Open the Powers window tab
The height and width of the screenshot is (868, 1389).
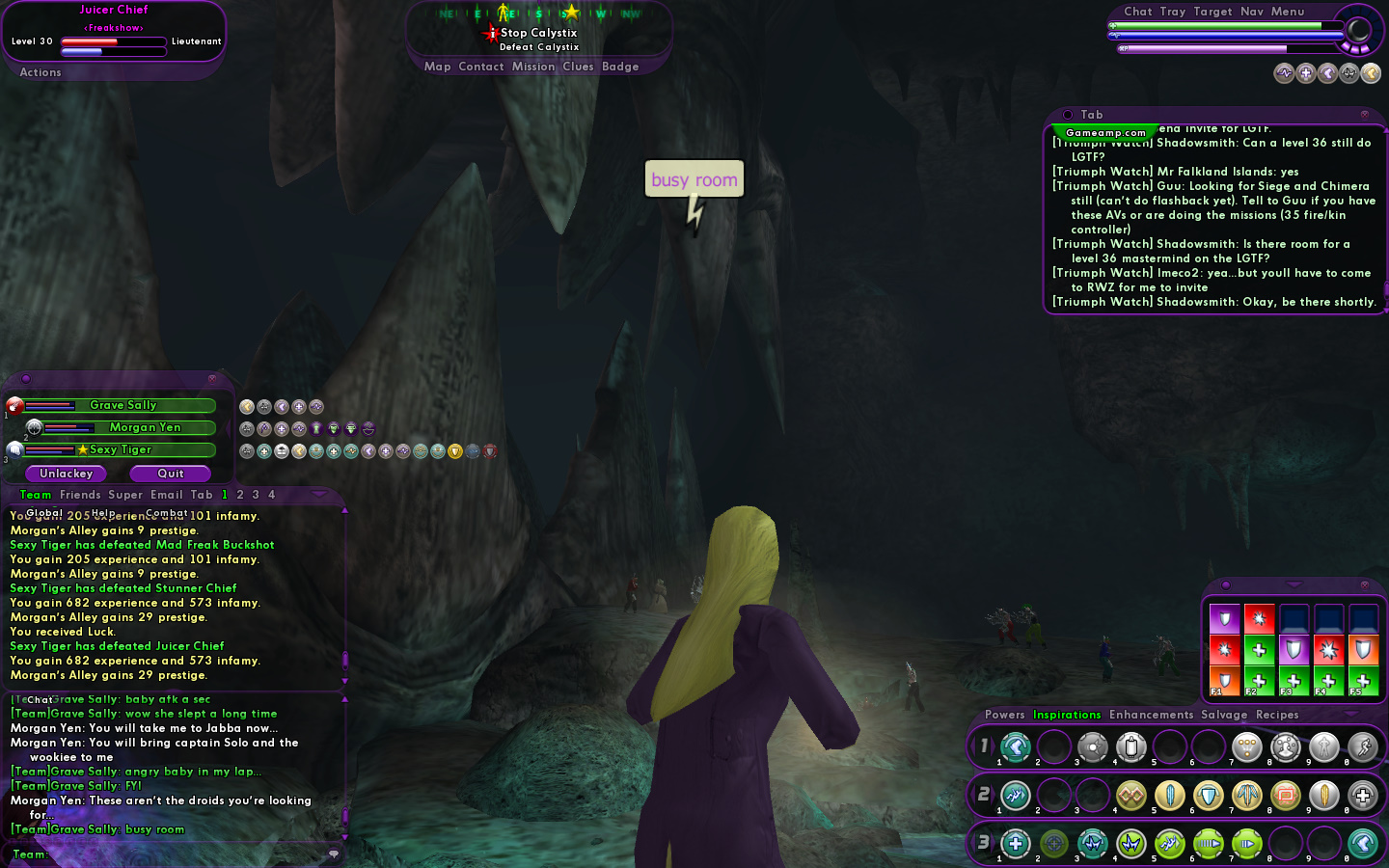[x=1004, y=715]
